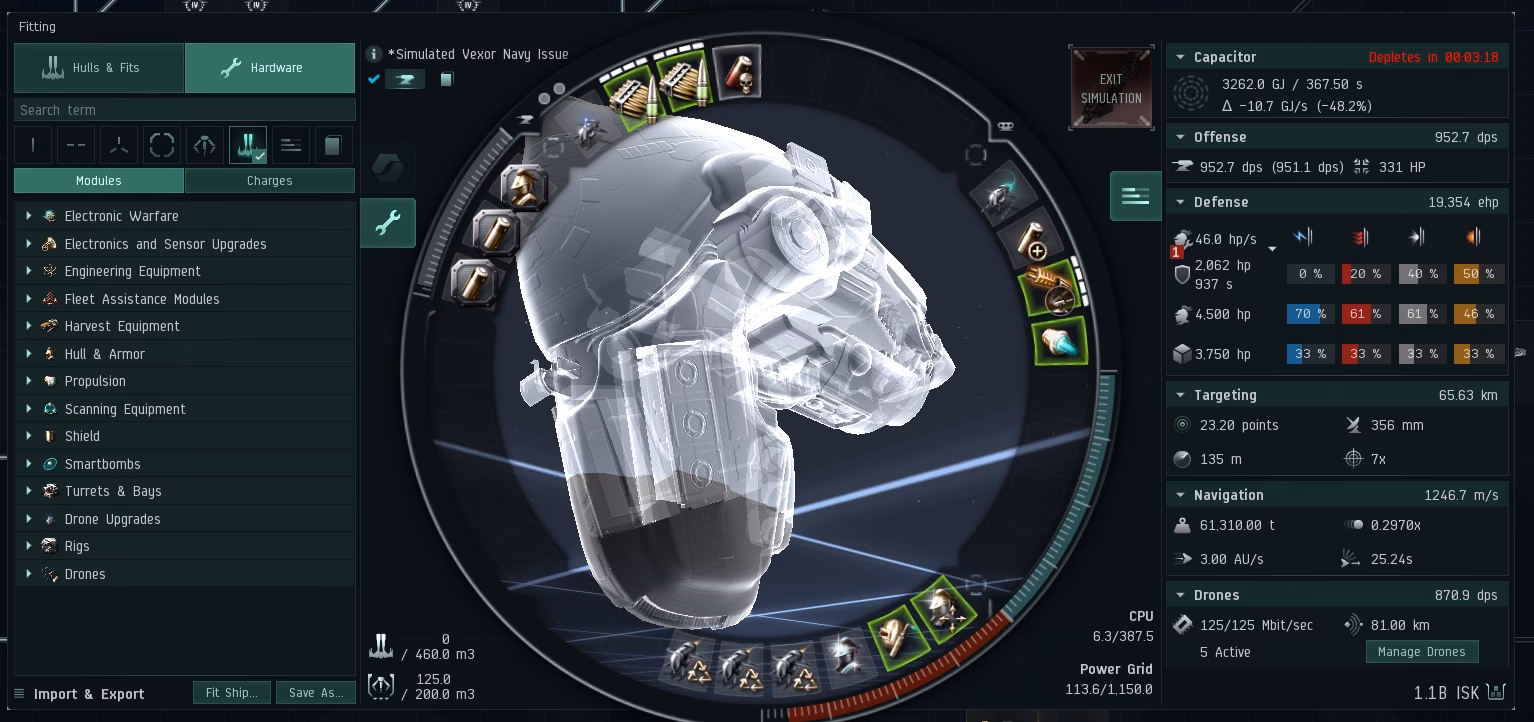Viewport: 1534px width, 722px height.
Task: Switch to the Charges tab
Action: click(x=269, y=180)
